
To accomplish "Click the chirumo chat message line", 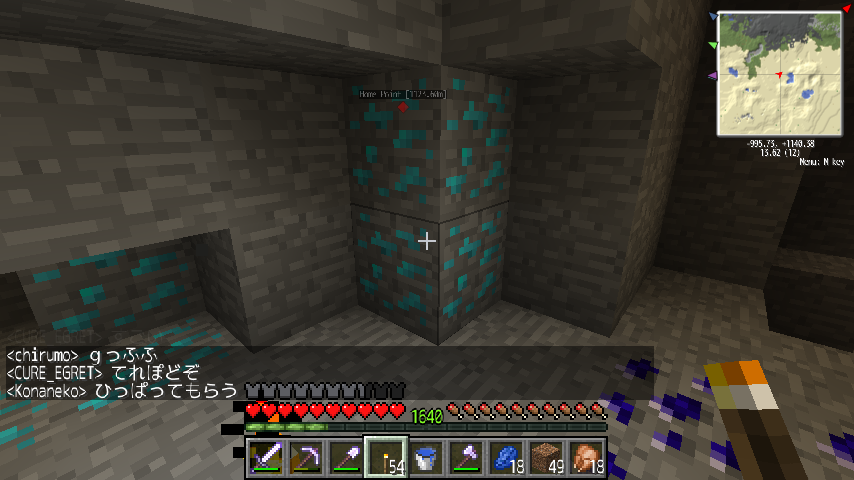I will 84,355.
